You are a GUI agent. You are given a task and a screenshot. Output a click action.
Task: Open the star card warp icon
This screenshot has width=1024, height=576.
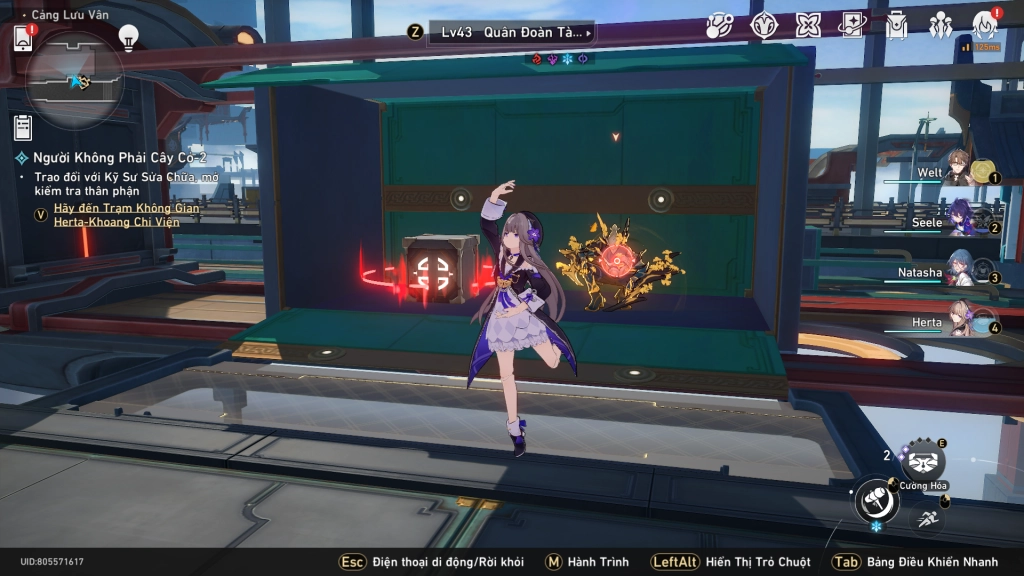coord(851,26)
